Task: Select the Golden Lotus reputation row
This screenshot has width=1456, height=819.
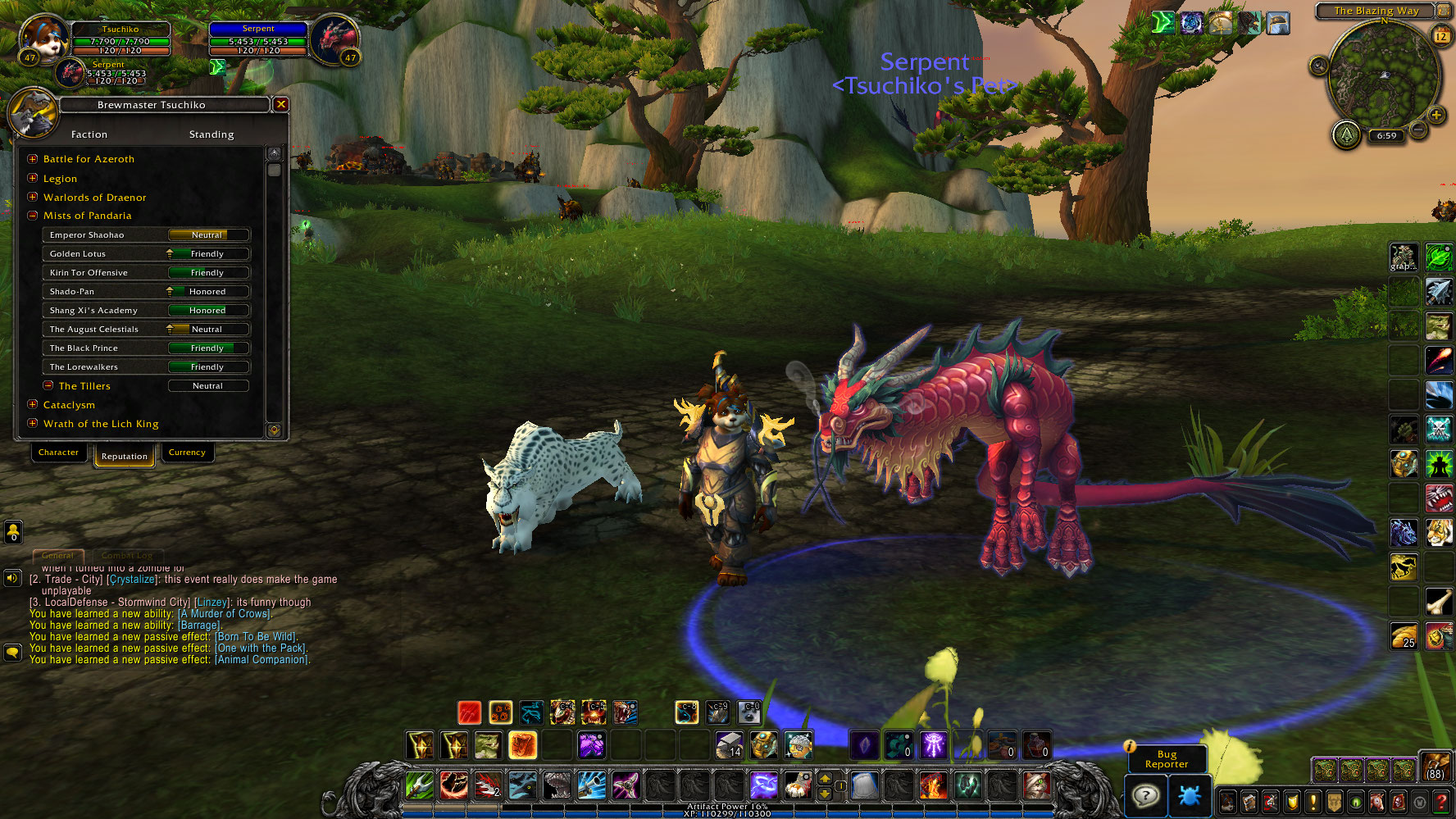Action: [x=146, y=254]
